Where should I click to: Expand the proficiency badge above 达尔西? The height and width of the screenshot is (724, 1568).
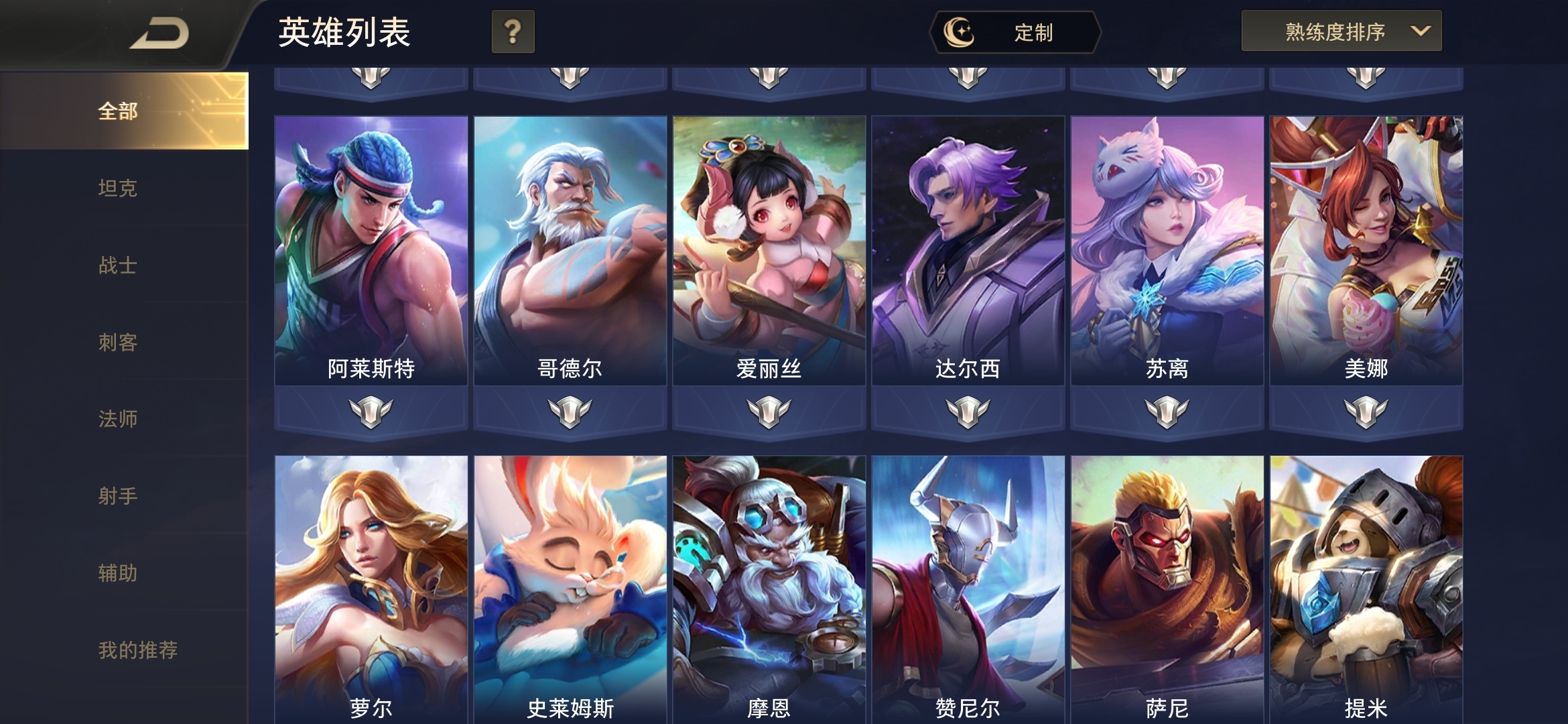point(967,78)
